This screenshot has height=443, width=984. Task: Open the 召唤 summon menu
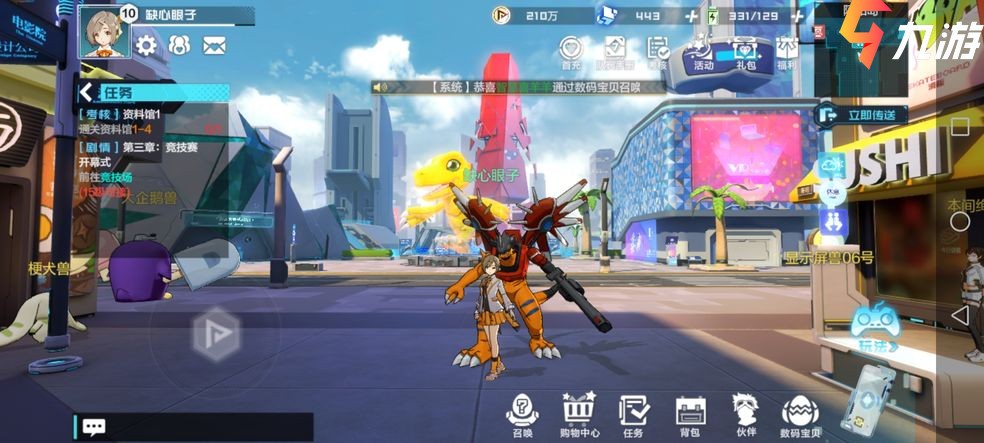[522, 414]
